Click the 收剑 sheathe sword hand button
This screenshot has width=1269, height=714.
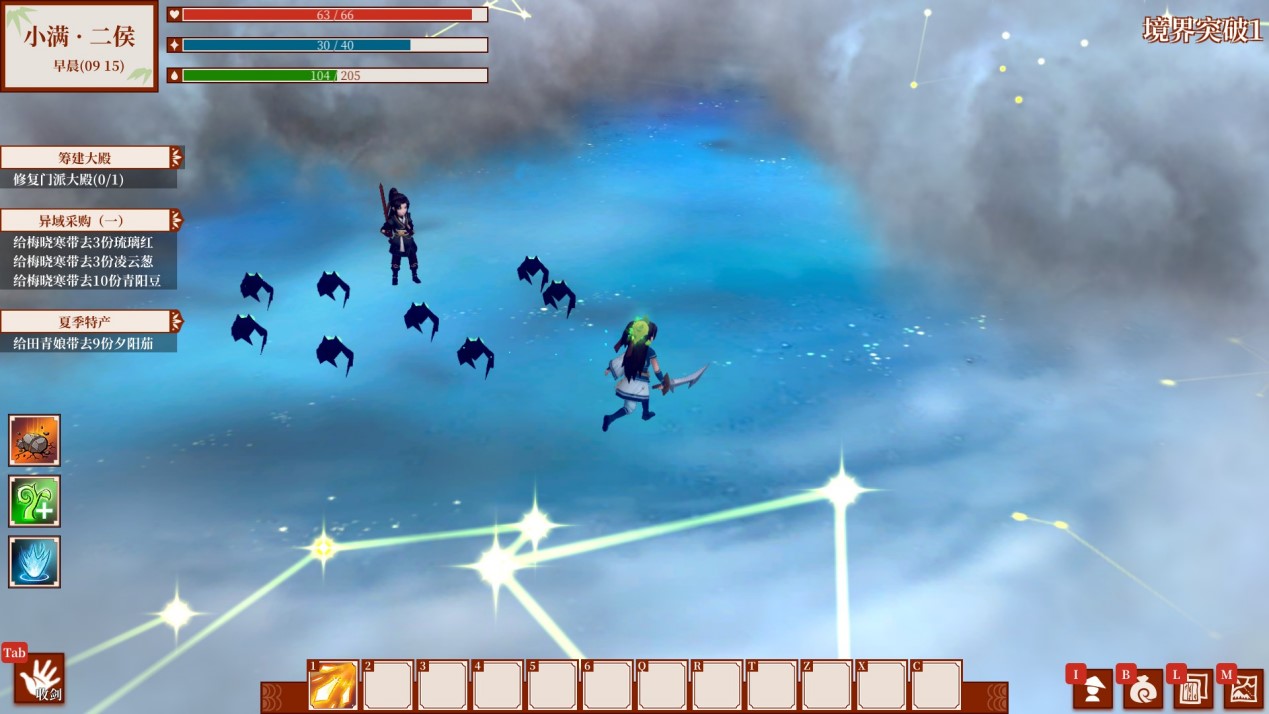click(40, 679)
